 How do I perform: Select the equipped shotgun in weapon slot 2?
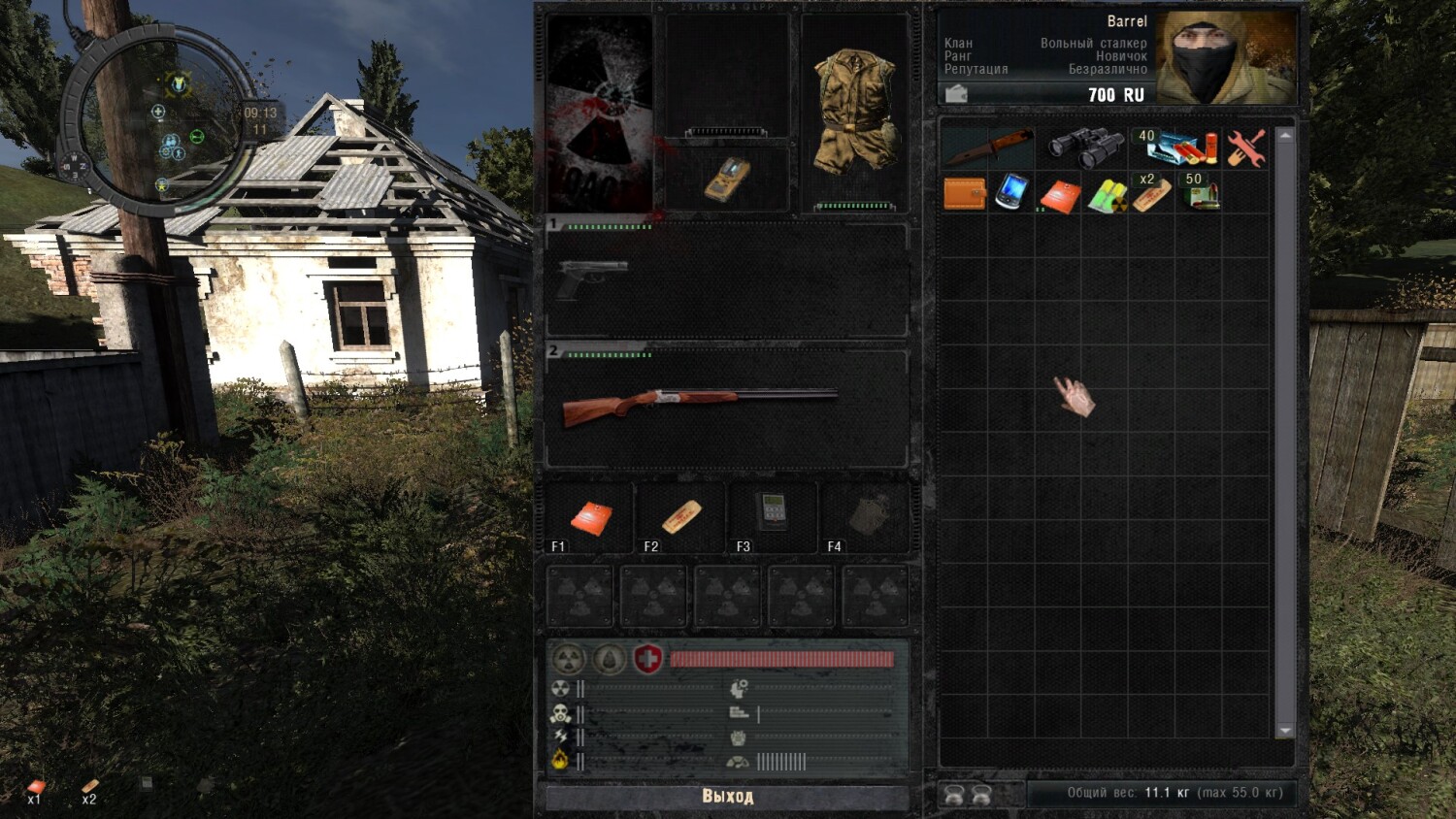[699, 404]
